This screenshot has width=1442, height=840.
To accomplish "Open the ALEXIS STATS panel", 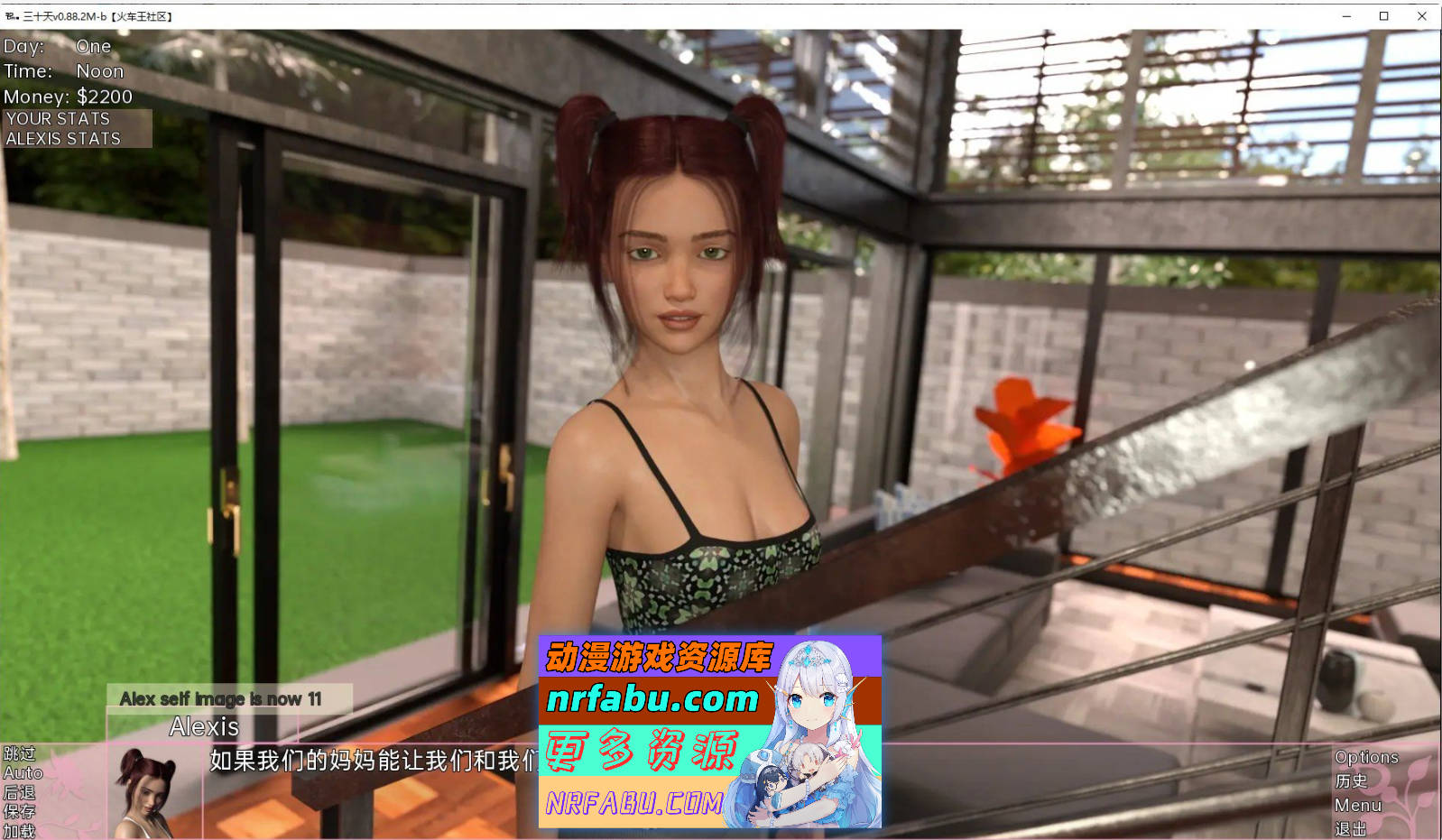I will (x=63, y=138).
